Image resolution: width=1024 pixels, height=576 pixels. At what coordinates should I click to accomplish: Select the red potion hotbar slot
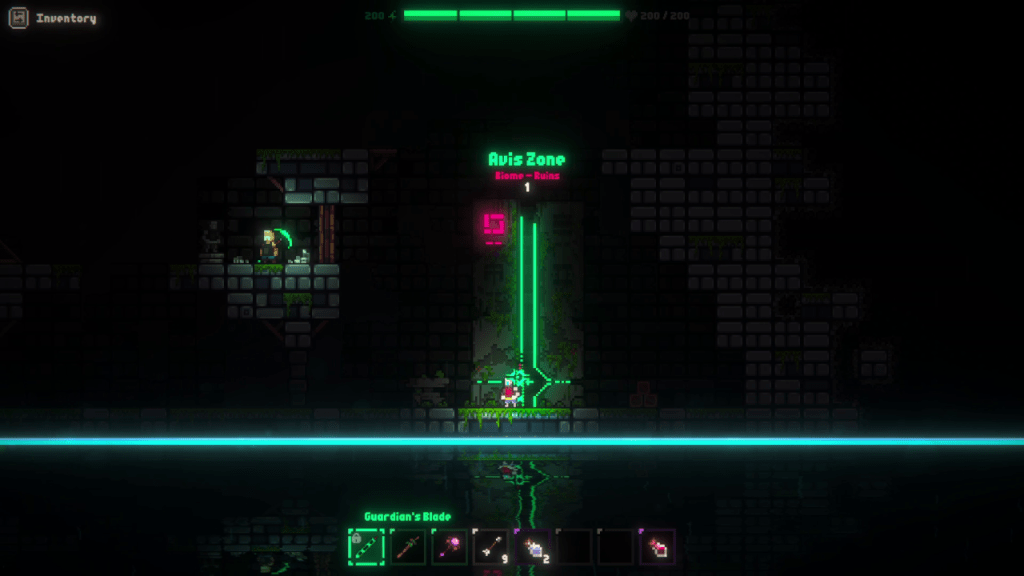click(x=658, y=546)
